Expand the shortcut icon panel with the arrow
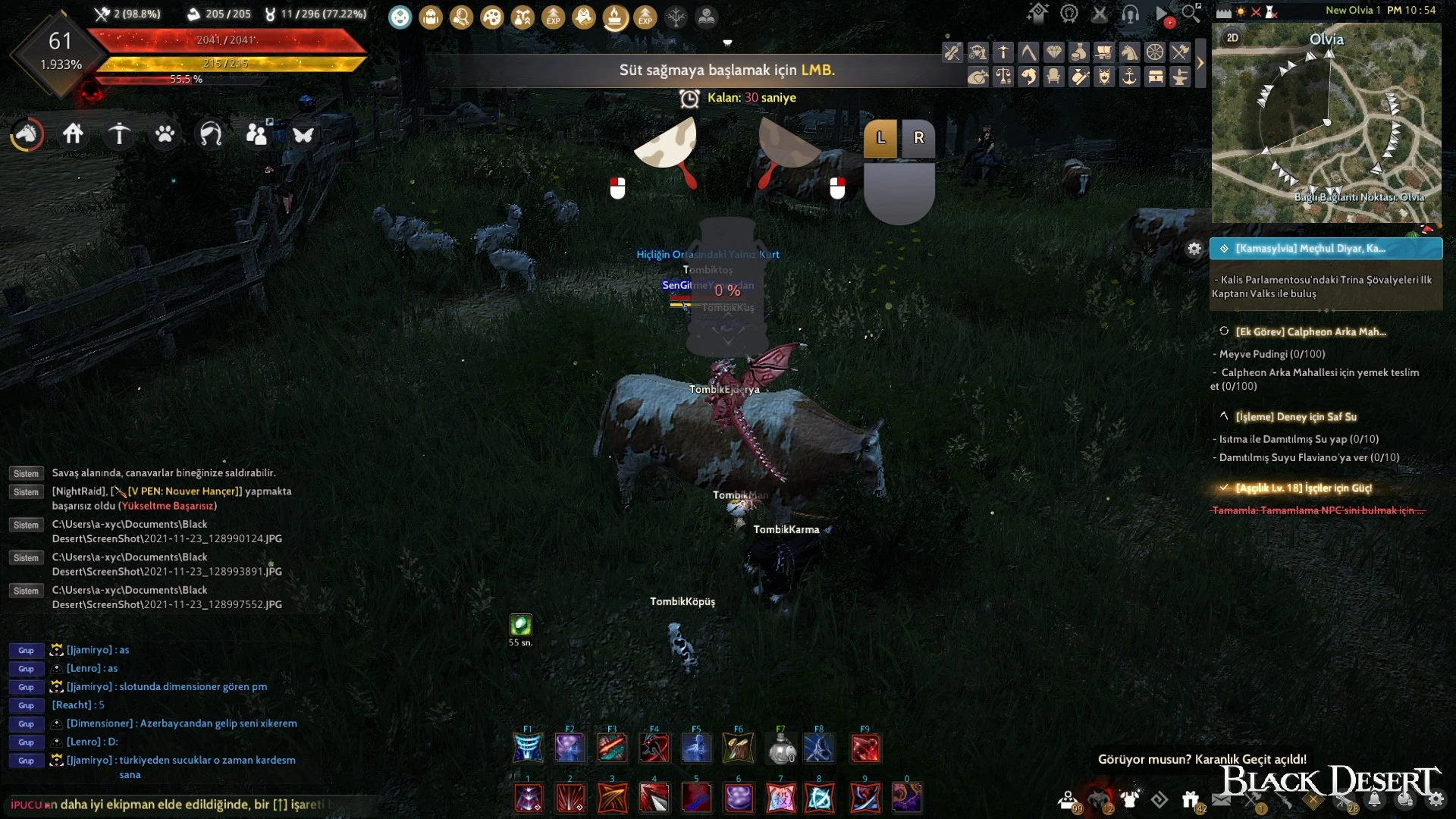 [1200, 64]
